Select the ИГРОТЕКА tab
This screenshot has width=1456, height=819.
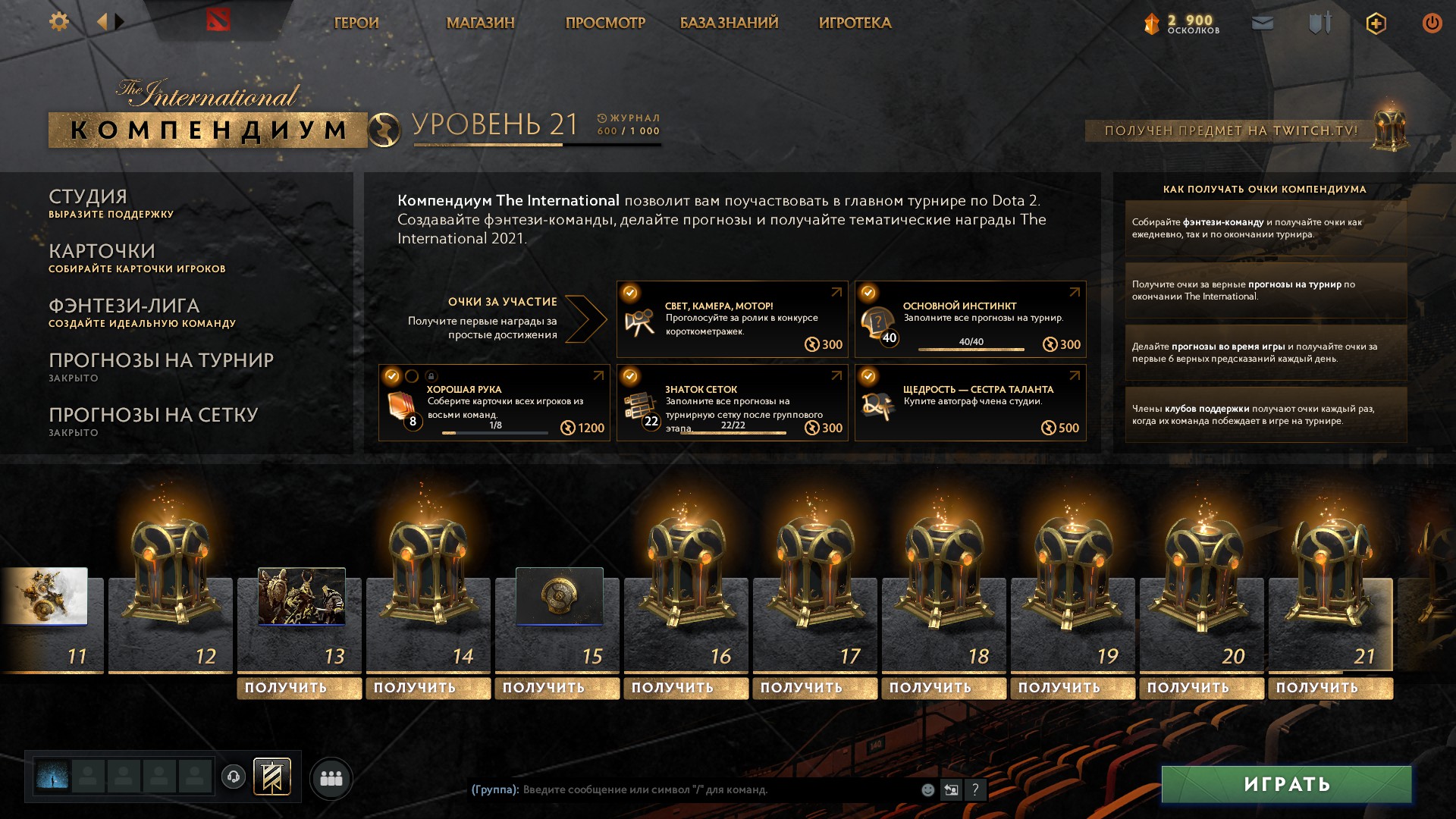coord(855,23)
